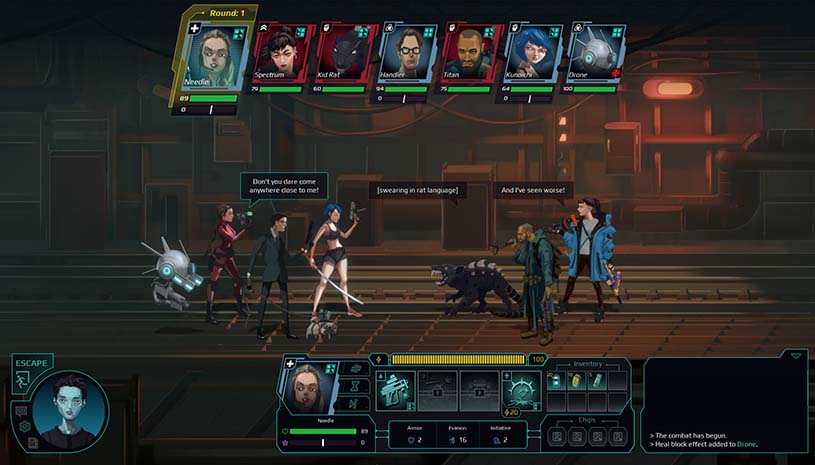The width and height of the screenshot is (815, 465).
Task: Use the yellow canister inventory item
Action: click(577, 382)
